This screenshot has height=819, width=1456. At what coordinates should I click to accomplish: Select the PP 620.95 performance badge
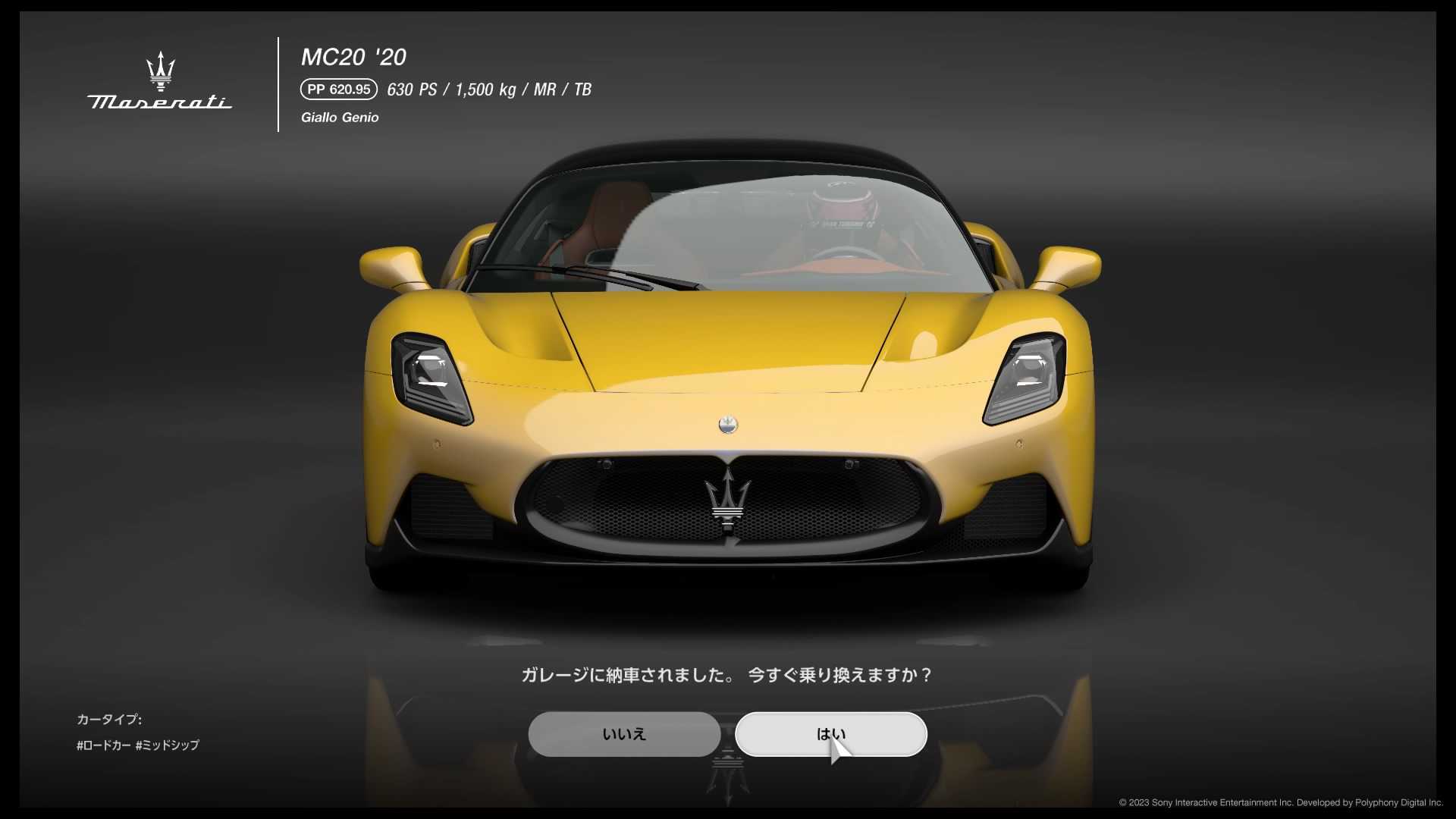(337, 89)
